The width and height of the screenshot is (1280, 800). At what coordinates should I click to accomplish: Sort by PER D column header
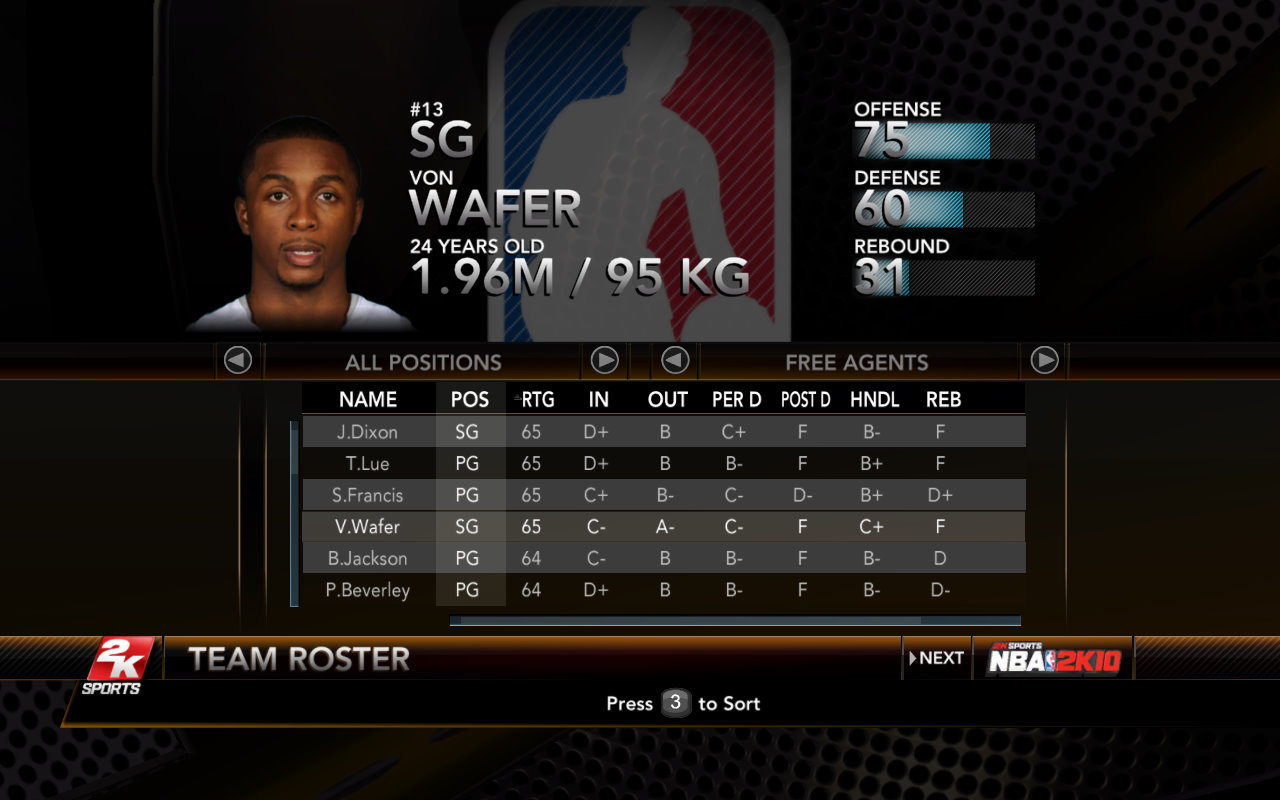tap(736, 400)
